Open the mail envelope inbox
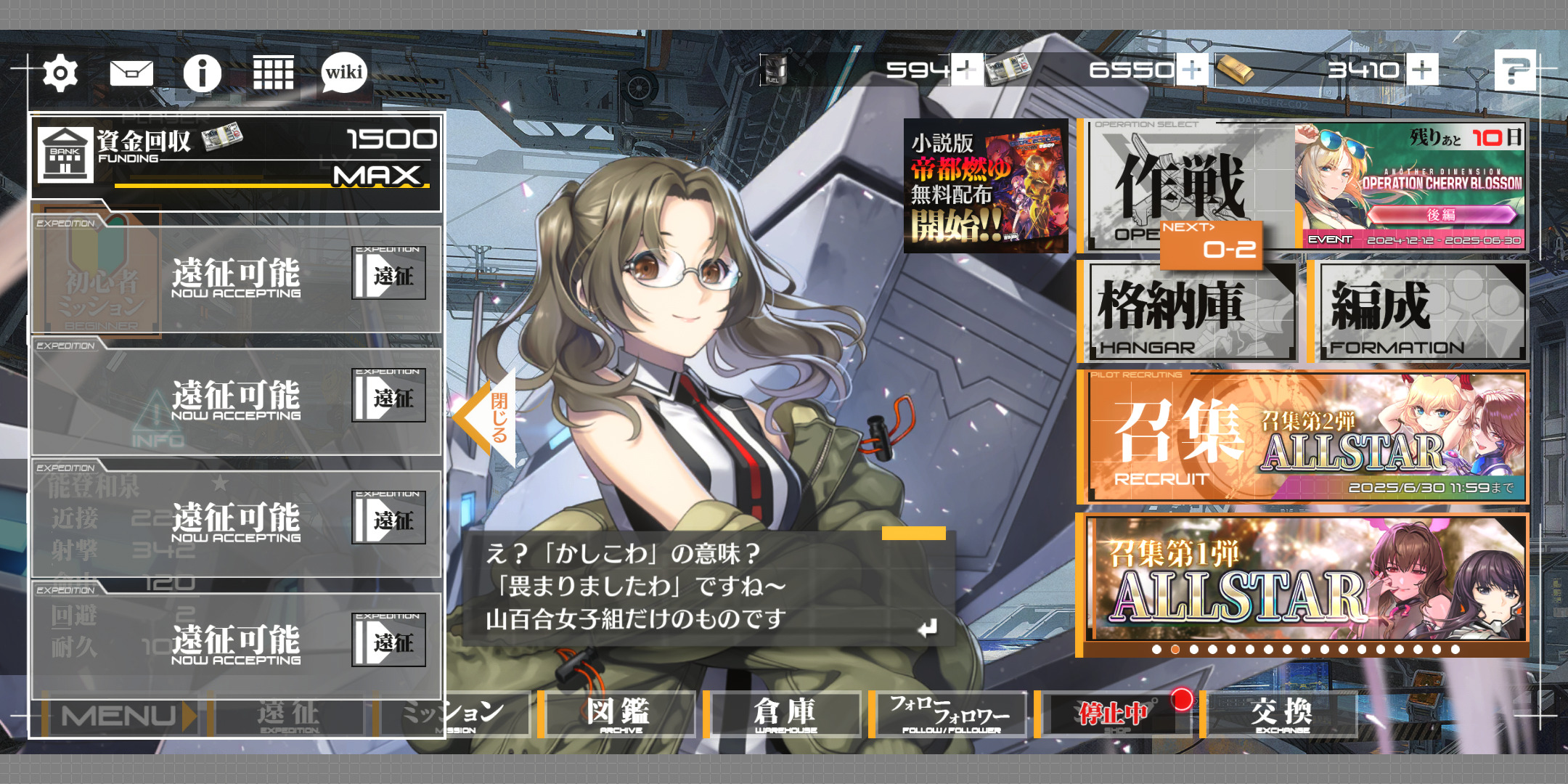1568x784 pixels. click(131, 73)
